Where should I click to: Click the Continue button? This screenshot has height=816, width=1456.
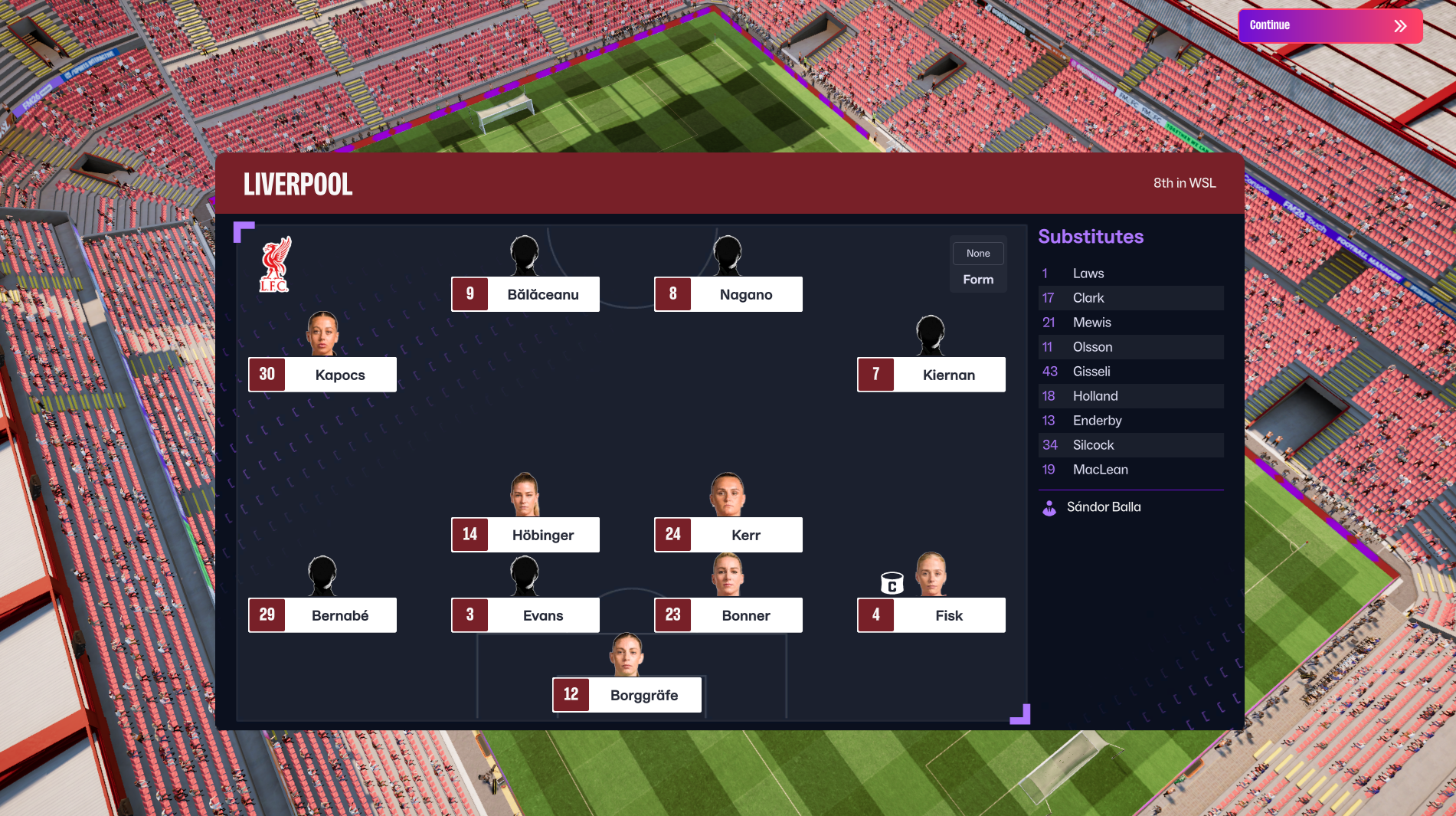tap(1330, 25)
